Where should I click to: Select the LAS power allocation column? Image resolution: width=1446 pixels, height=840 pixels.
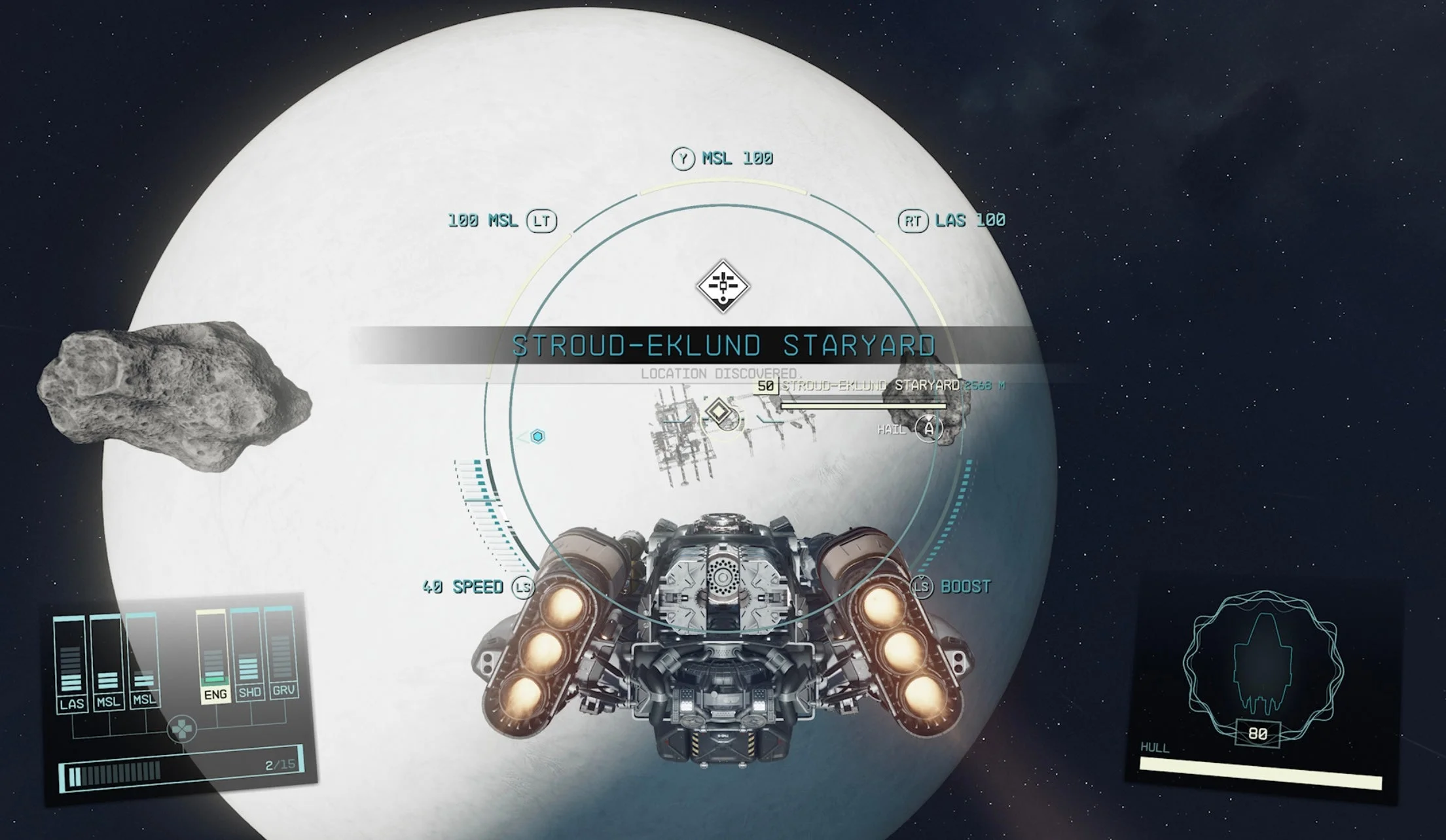pos(70,662)
